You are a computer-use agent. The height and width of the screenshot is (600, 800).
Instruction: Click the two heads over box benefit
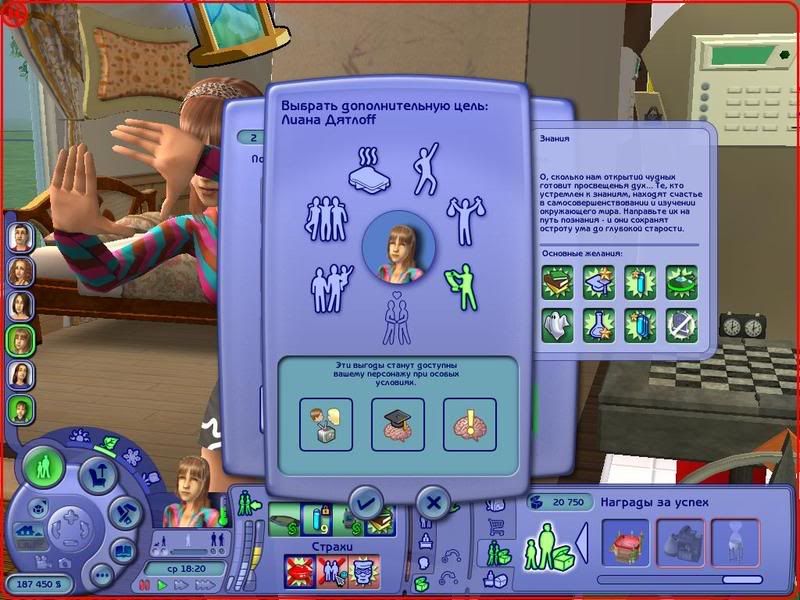coord(326,422)
